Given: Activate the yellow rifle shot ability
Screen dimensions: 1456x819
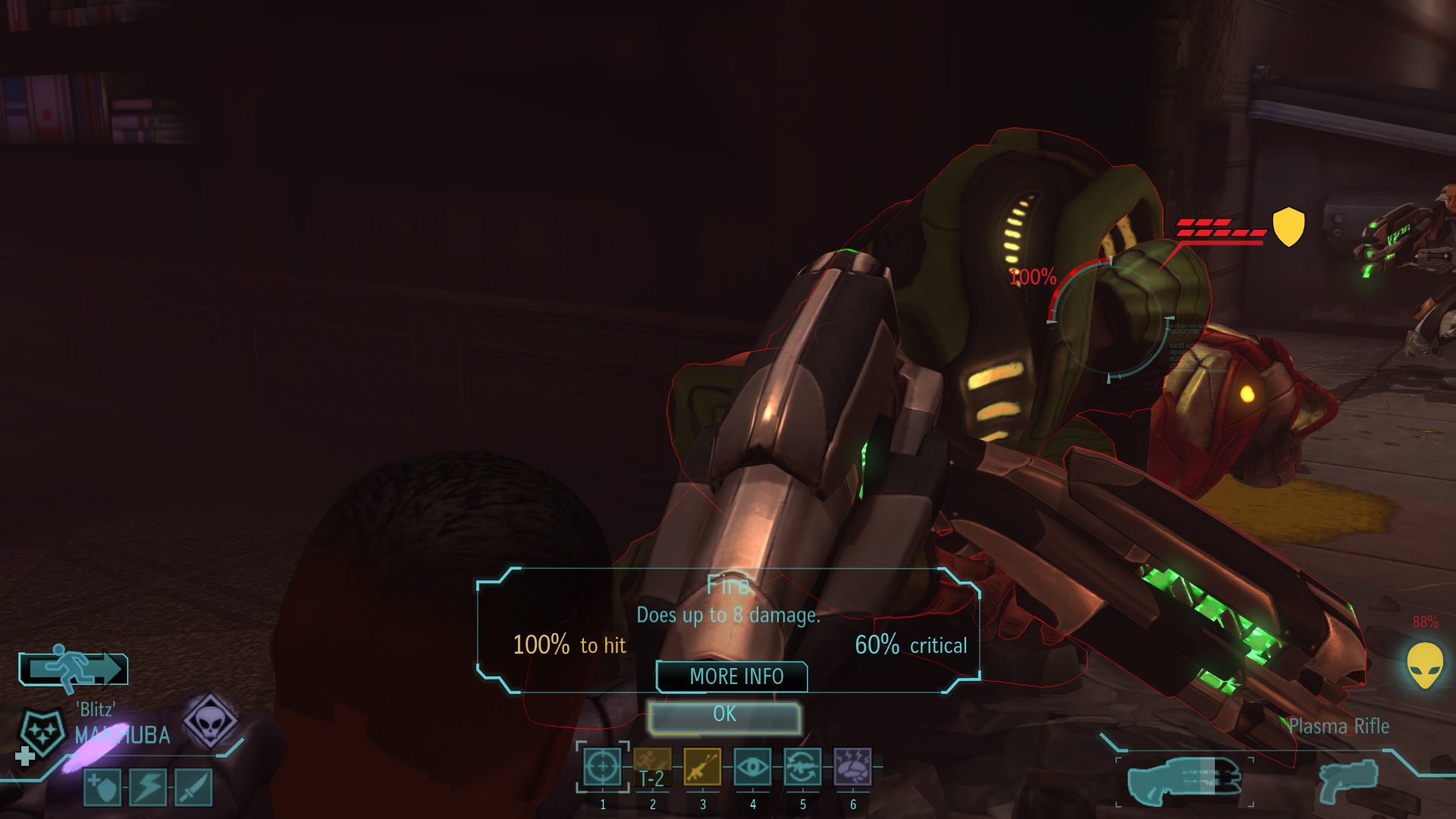Looking at the screenshot, I should tap(702, 767).
